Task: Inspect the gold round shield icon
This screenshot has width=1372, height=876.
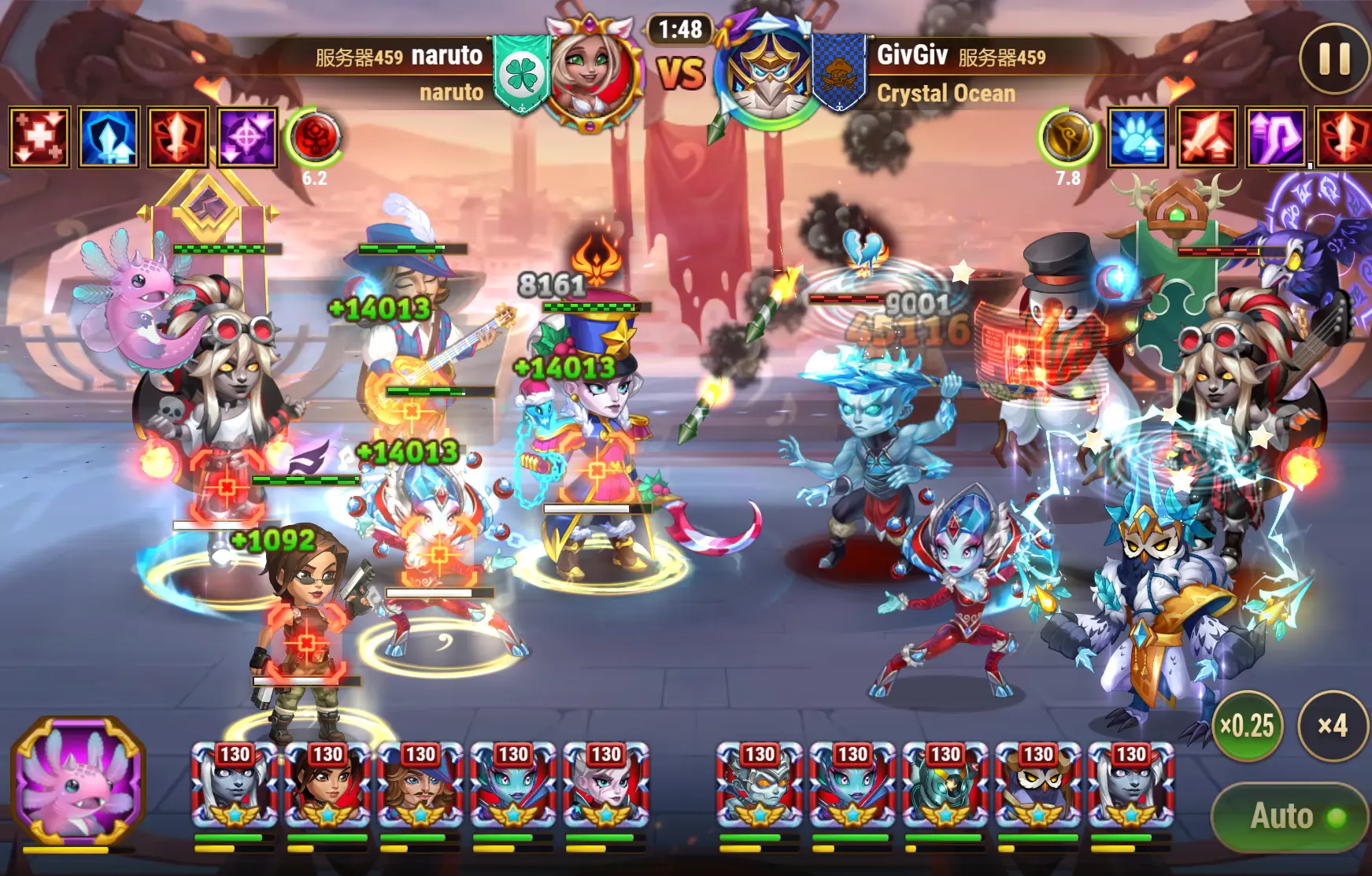Action: [1067, 137]
